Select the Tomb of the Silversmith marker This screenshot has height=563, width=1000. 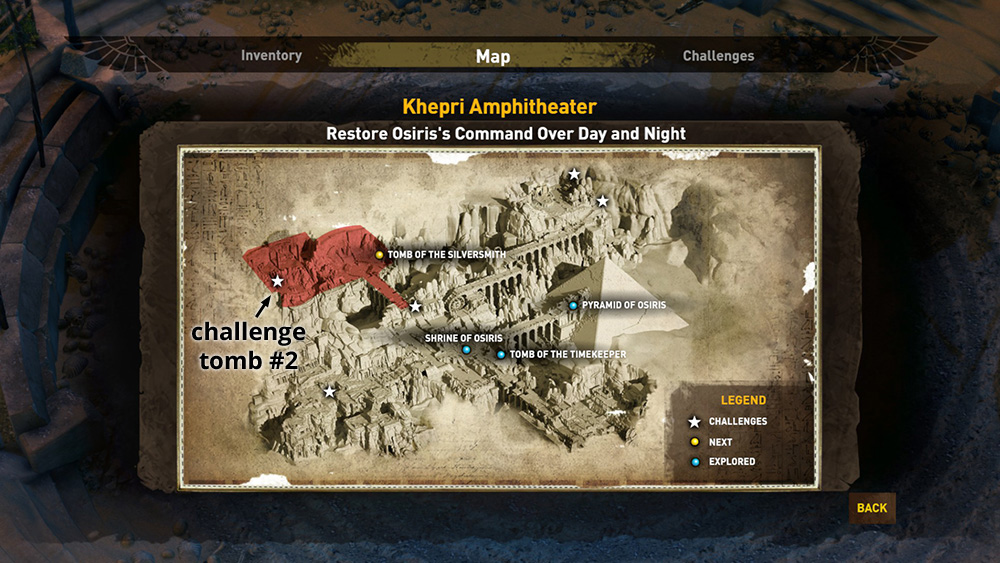[x=380, y=255]
